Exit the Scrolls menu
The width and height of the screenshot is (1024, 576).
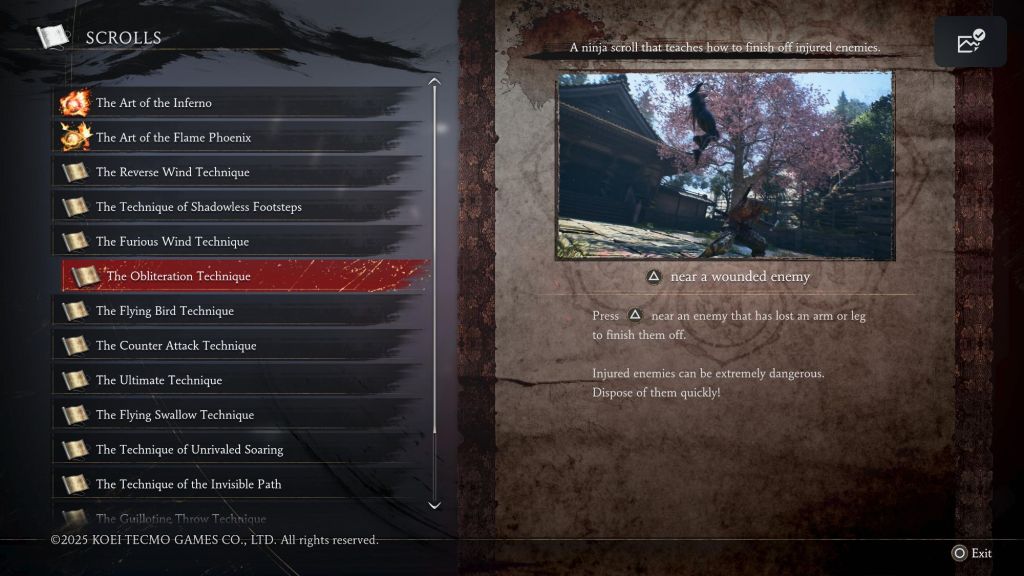(x=972, y=553)
